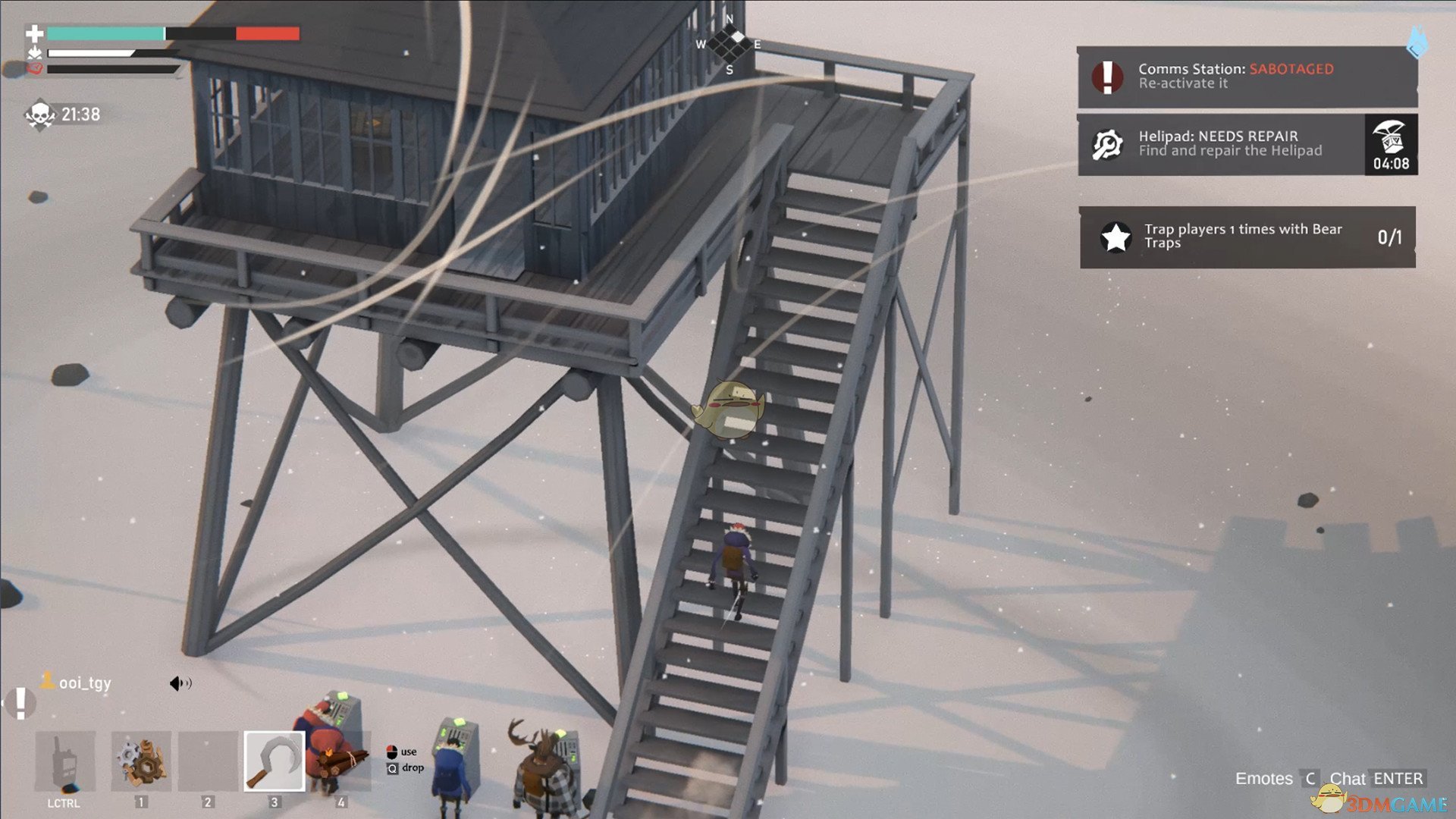Select the sickle hotbar slot

tap(274, 761)
